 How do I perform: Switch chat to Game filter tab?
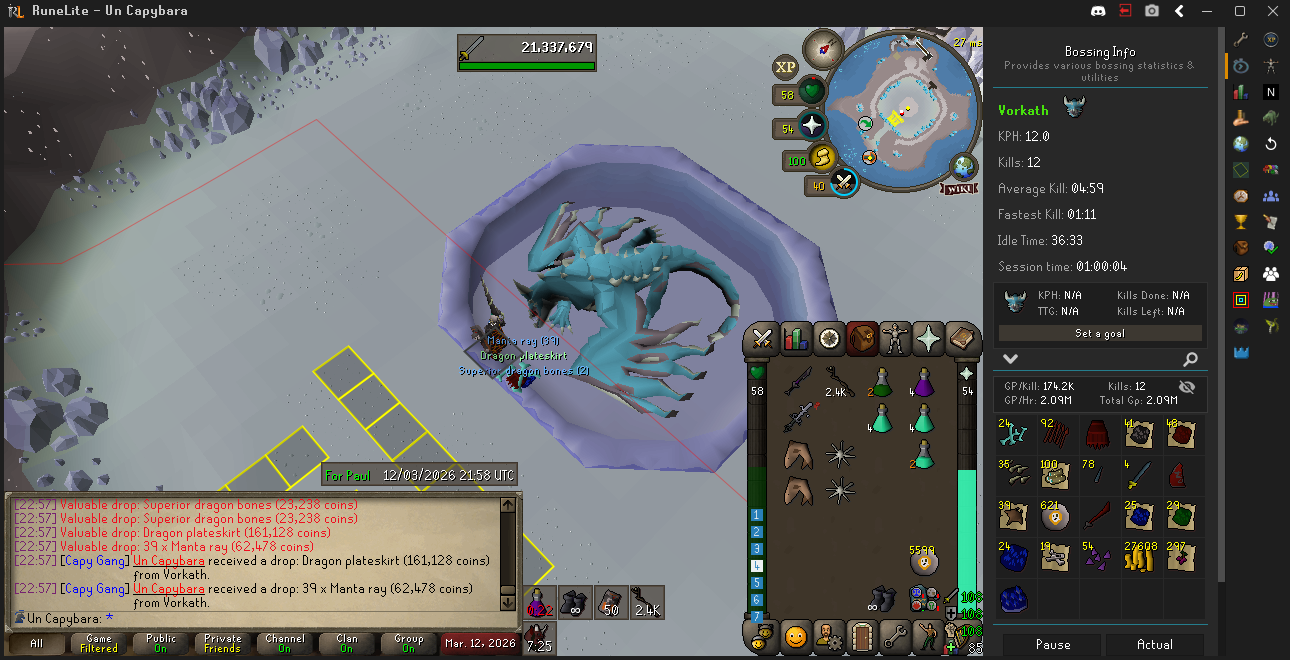pos(99,643)
